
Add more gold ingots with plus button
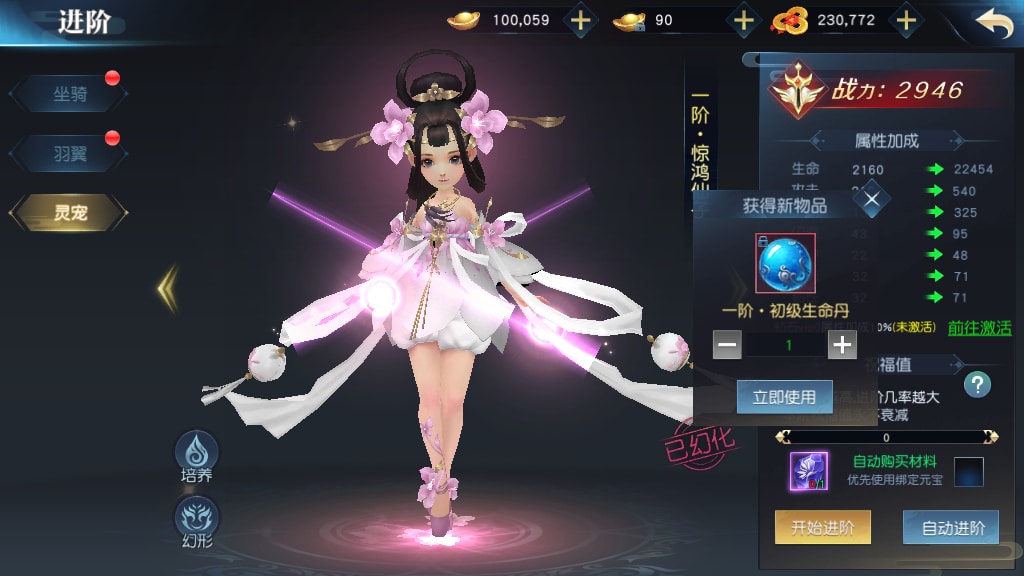click(580, 20)
